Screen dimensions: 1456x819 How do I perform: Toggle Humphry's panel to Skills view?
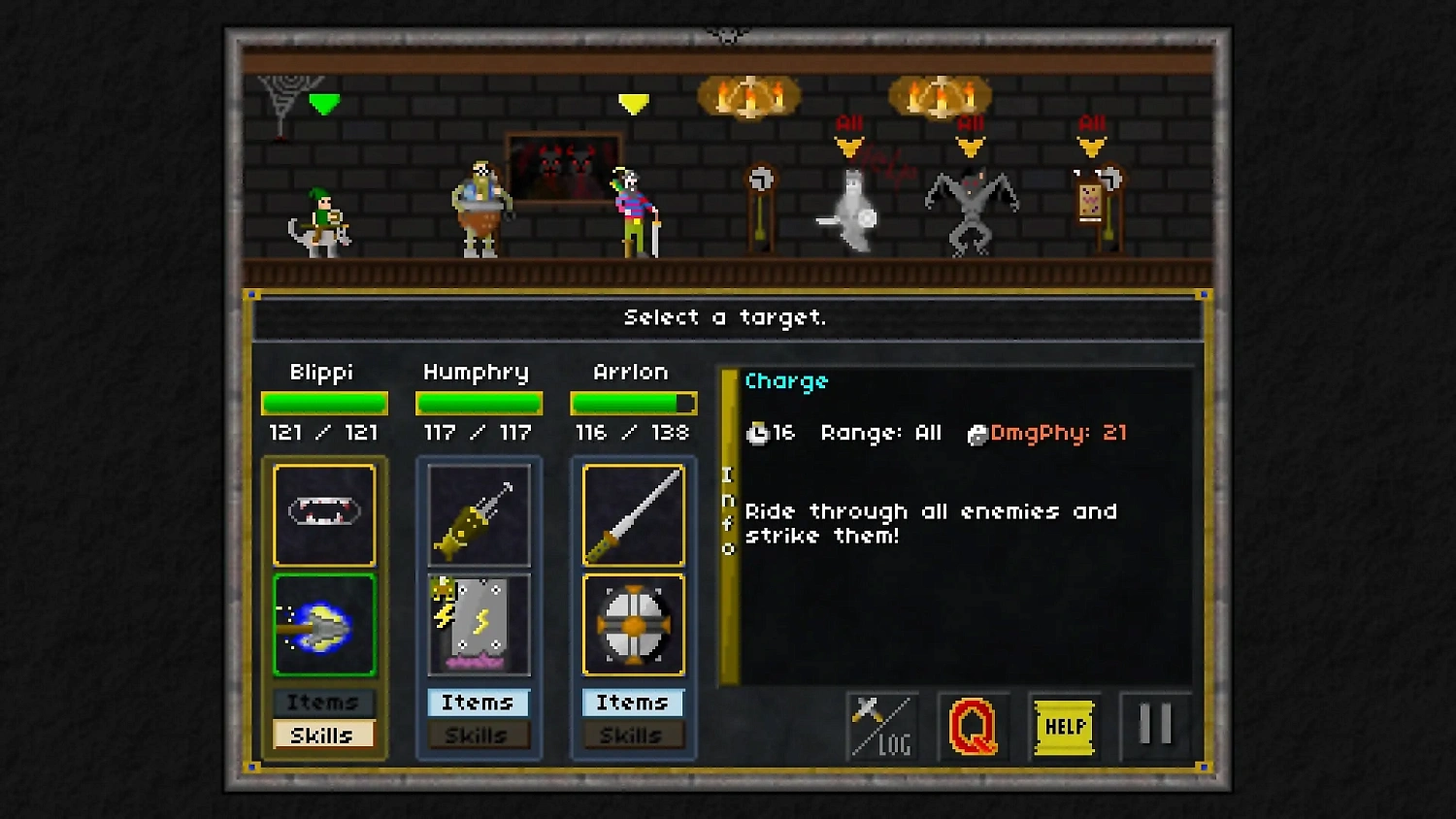click(478, 735)
